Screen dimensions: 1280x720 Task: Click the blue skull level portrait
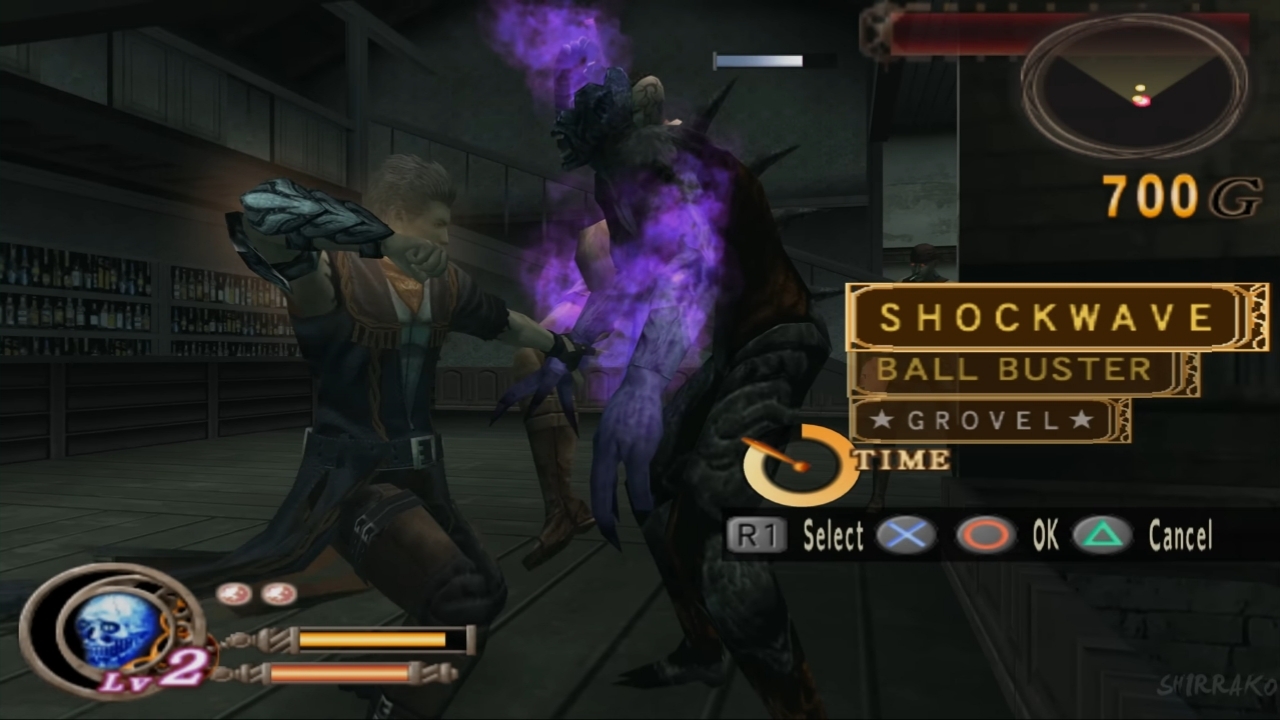tap(116, 628)
